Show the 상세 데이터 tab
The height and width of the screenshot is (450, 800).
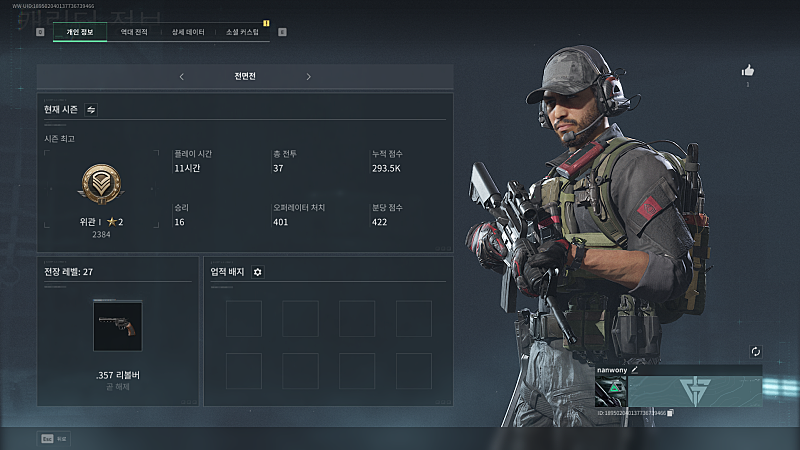(188, 32)
